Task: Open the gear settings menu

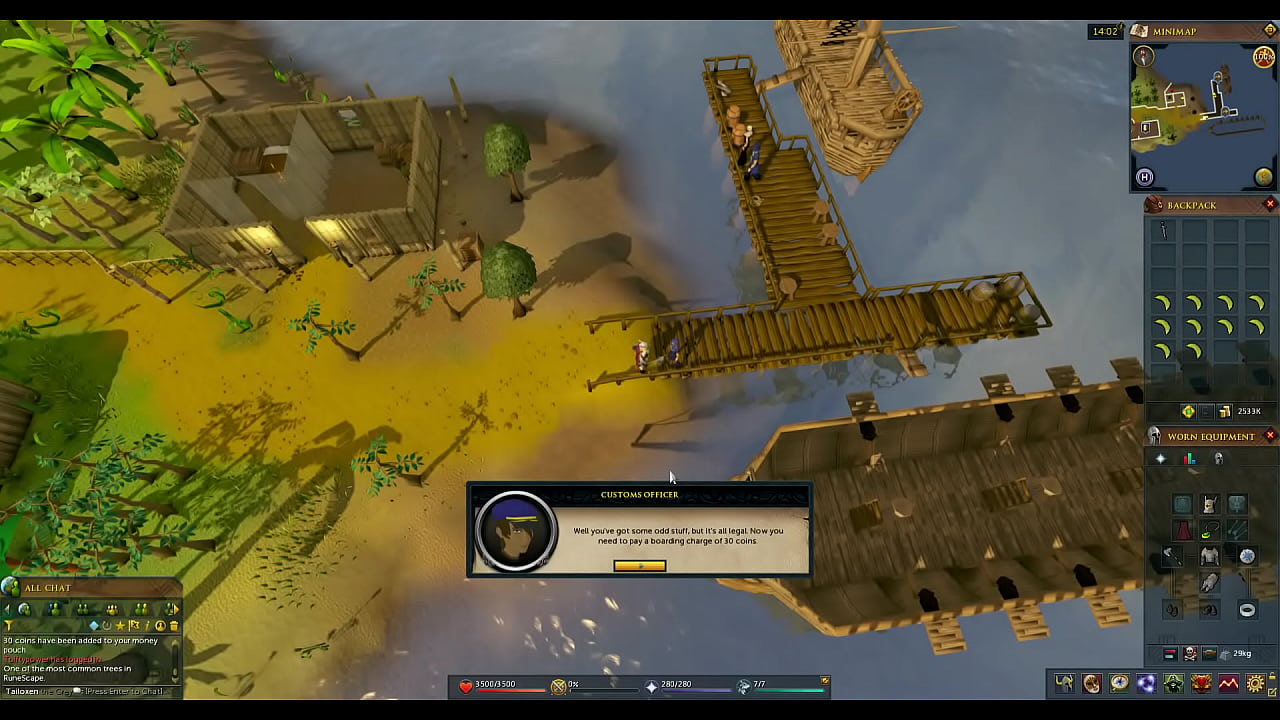Action: [x=1255, y=684]
